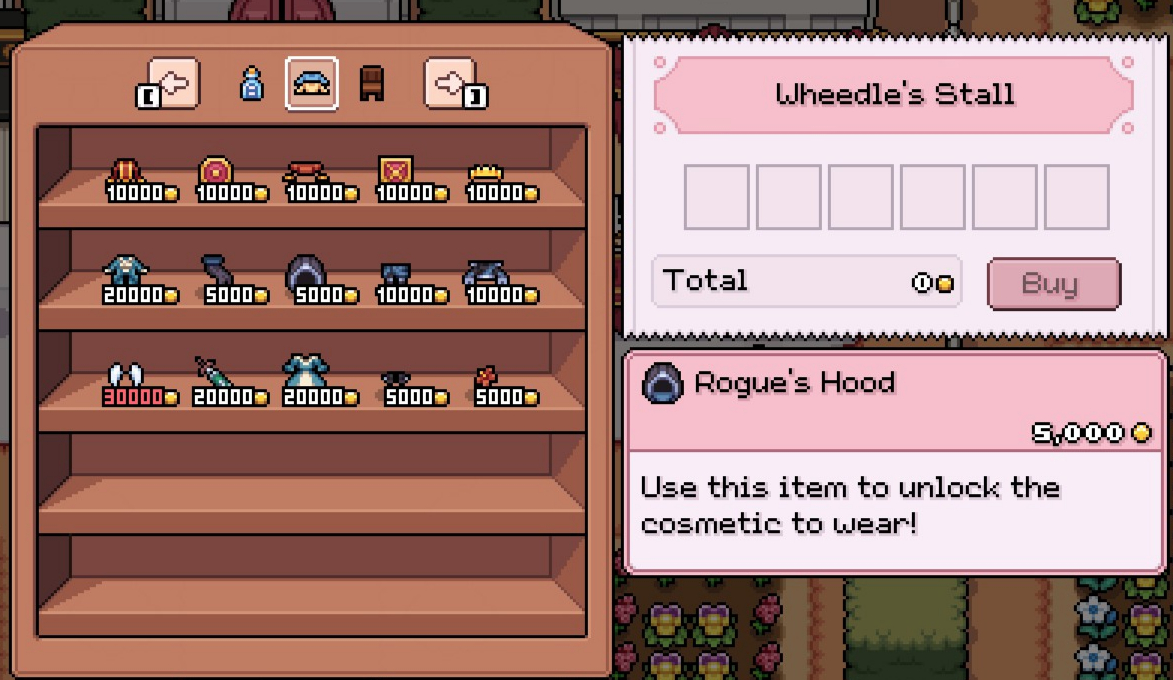The height and width of the screenshot is (680, 1173).
Task: Pick the round red shield item
Action: coord(216,172)
